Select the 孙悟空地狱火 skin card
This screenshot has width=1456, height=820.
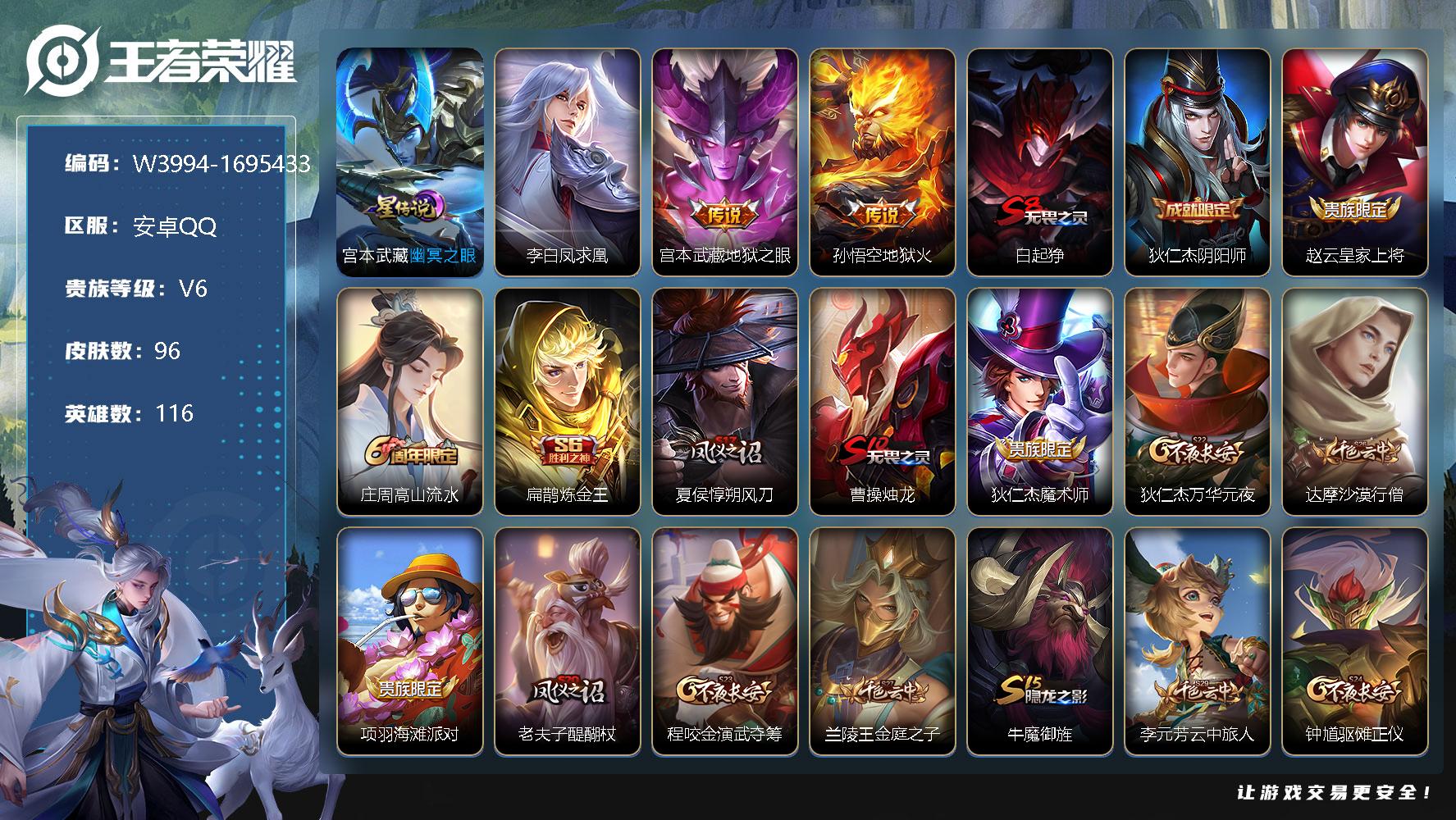[x=882, y=162]
